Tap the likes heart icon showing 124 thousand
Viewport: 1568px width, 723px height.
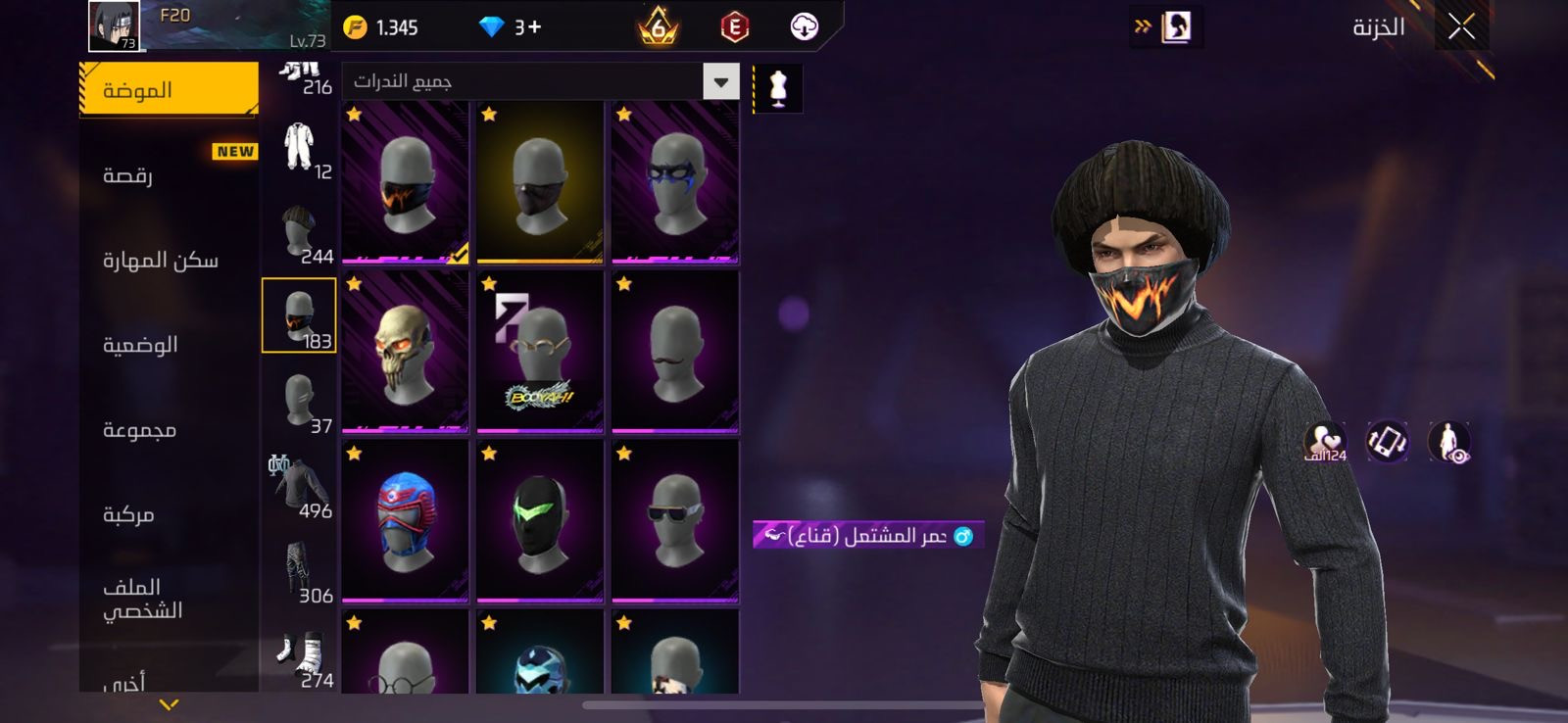(x=1321, y=443)
